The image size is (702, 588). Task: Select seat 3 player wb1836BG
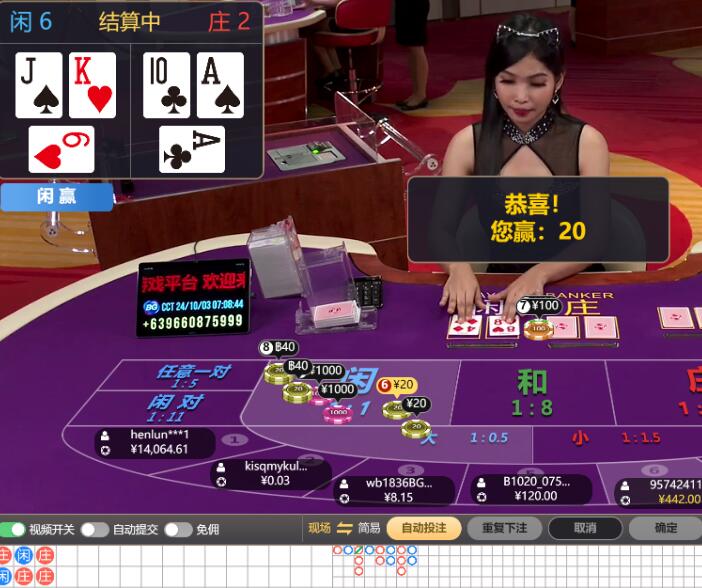click(397, 490)
